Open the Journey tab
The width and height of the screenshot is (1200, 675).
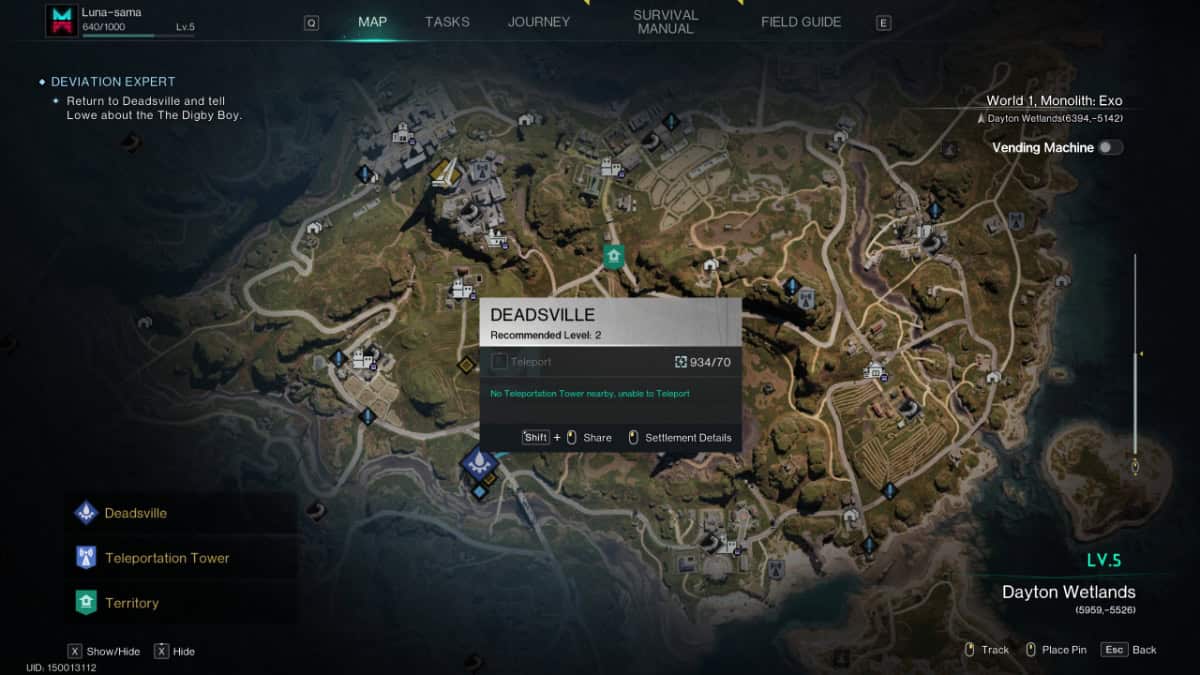(539, 22)
